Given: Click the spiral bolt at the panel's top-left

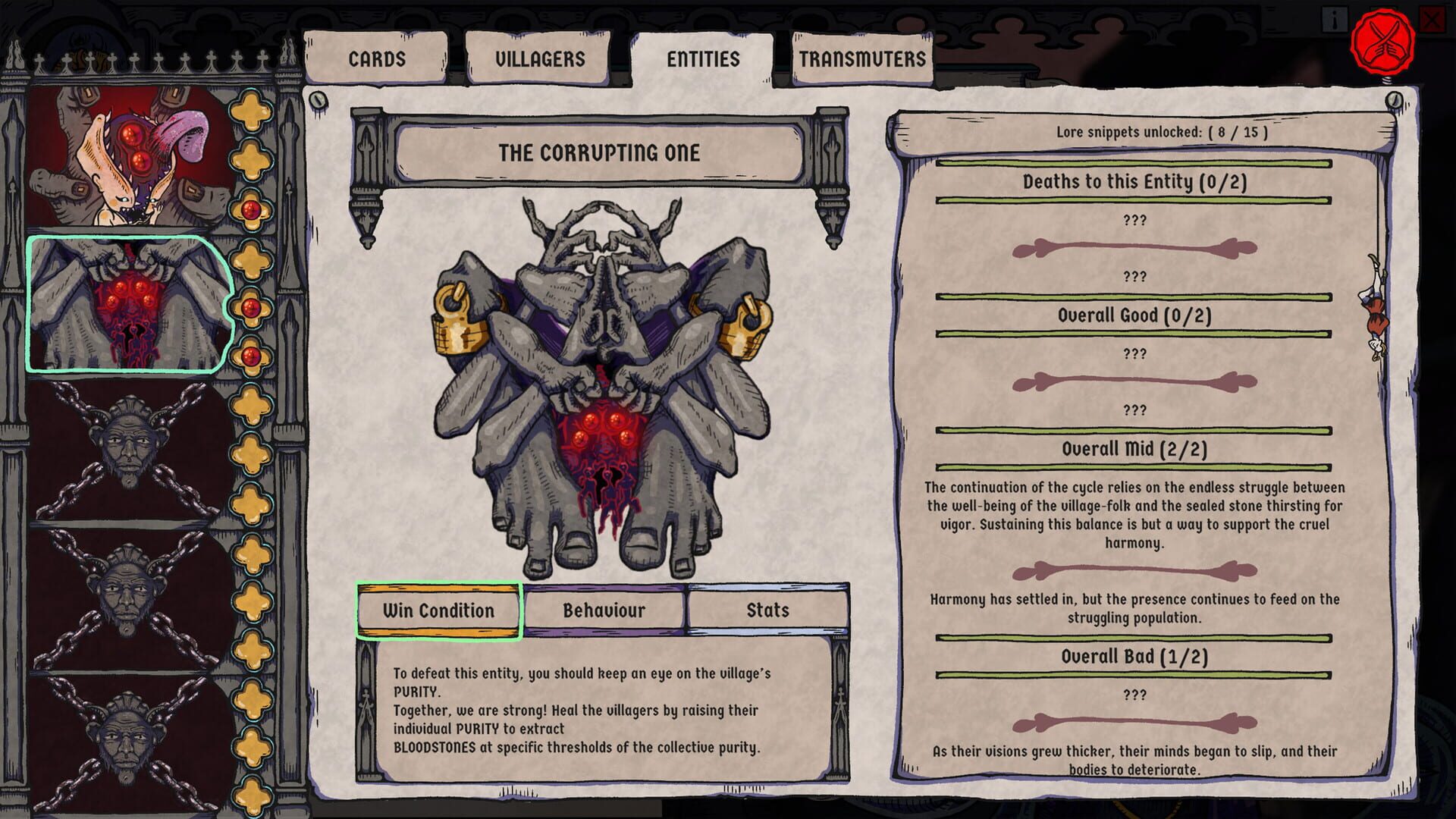Looking at the screenshot, I should coord(319,98).
